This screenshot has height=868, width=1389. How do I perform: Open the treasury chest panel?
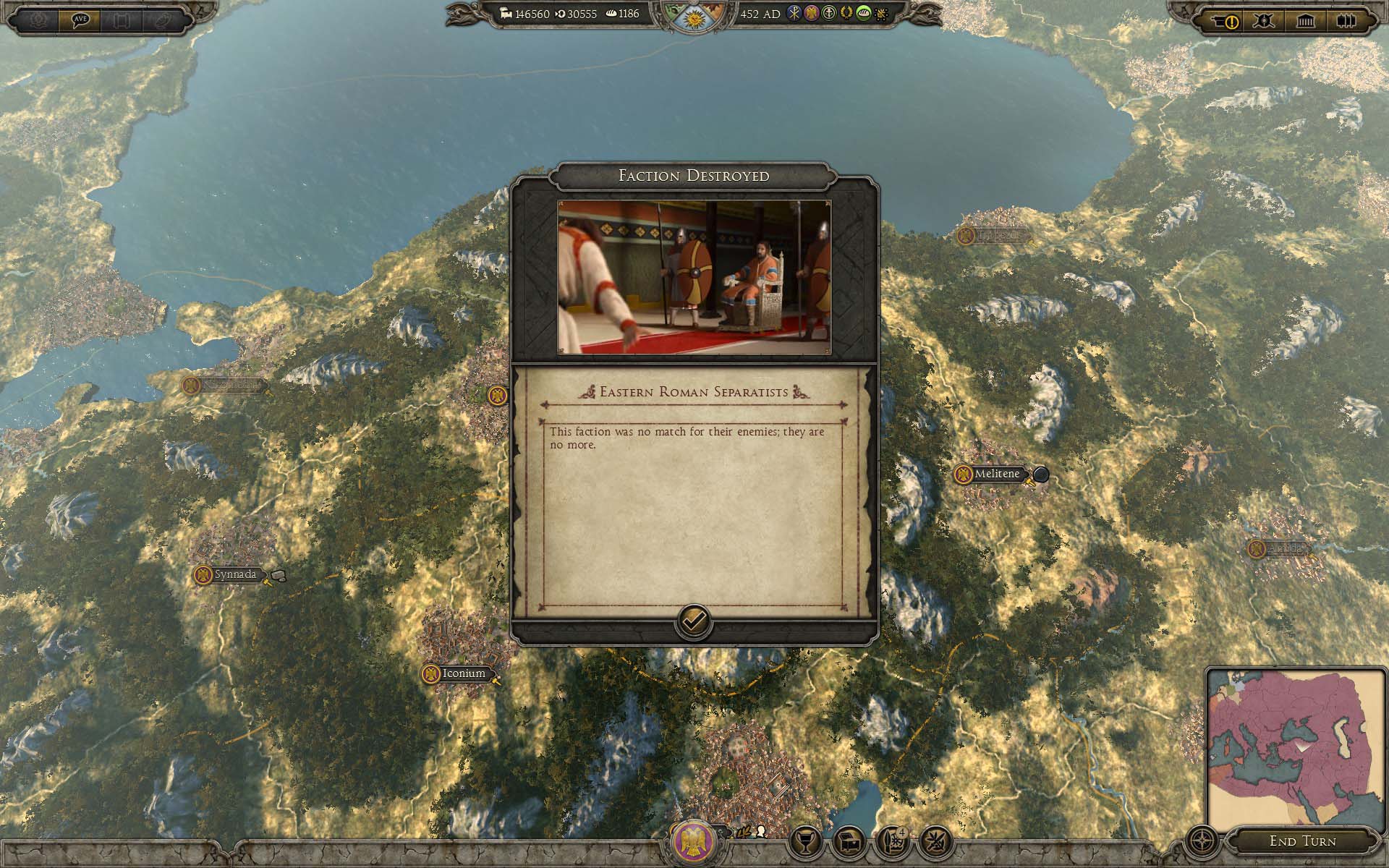849,841
